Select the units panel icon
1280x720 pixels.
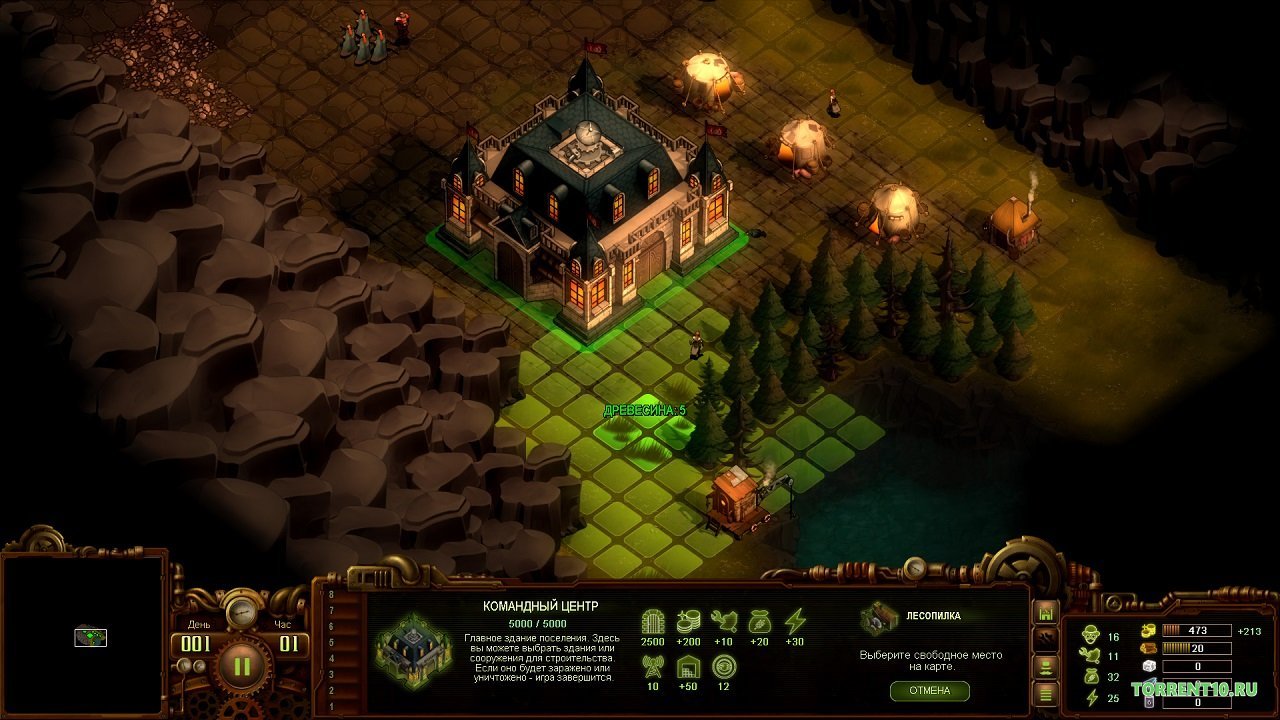[1045, 669]
